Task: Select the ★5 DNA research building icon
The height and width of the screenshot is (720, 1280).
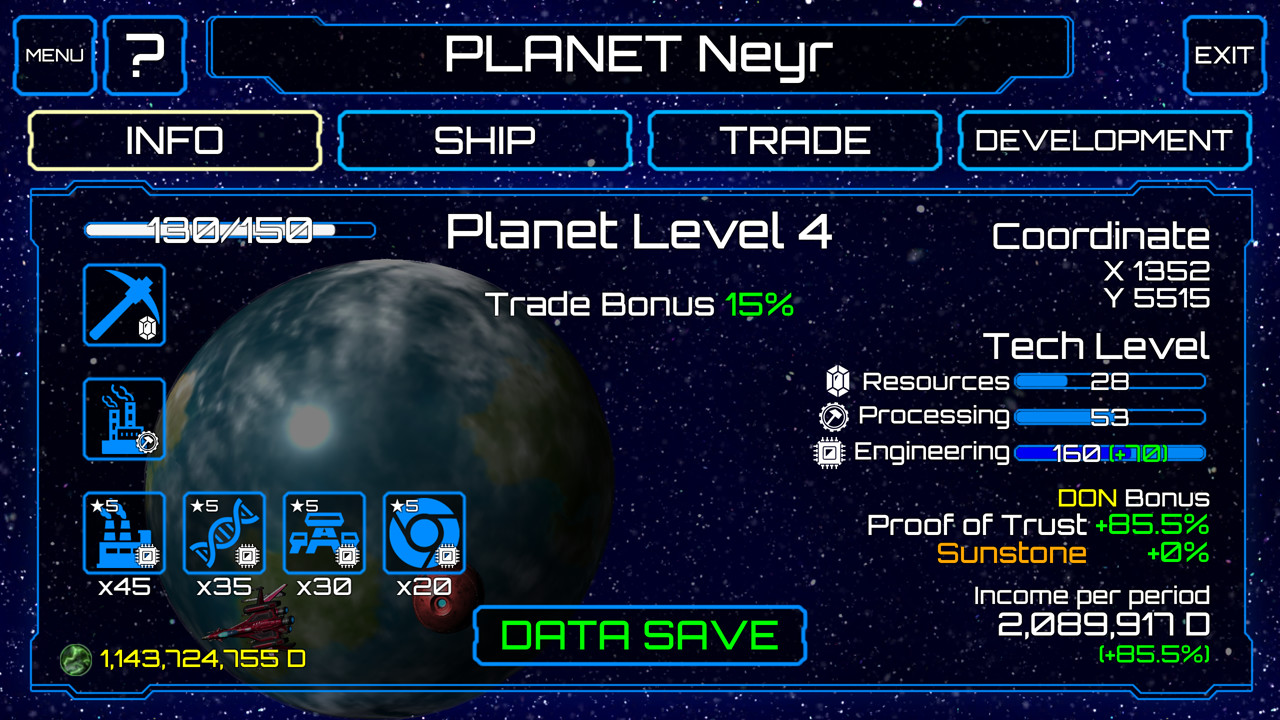Action: pos(224,533)
